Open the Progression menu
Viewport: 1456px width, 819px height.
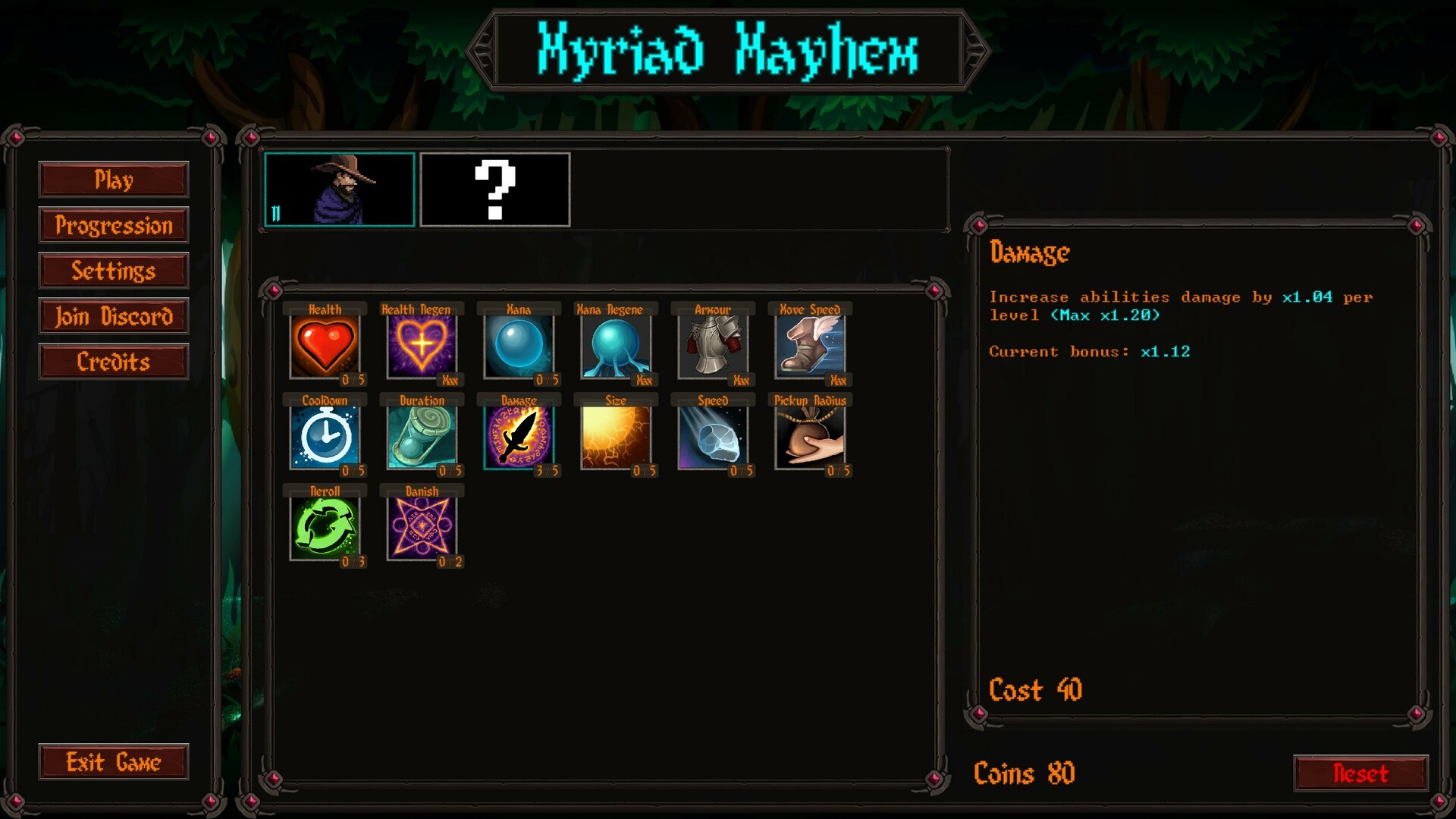click(x=114, y=225)
